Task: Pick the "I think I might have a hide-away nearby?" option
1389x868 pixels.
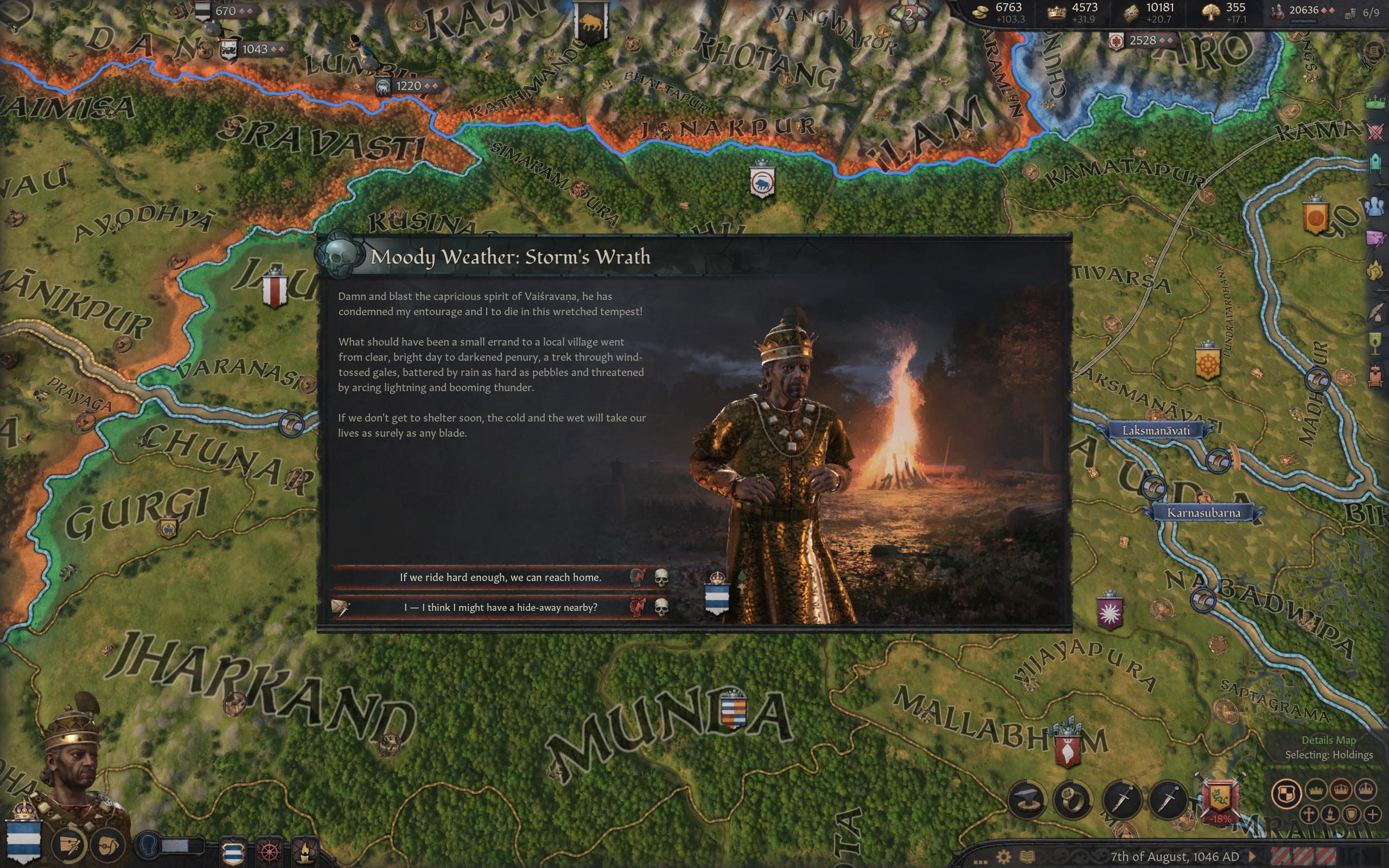Action: coord(500,608)
